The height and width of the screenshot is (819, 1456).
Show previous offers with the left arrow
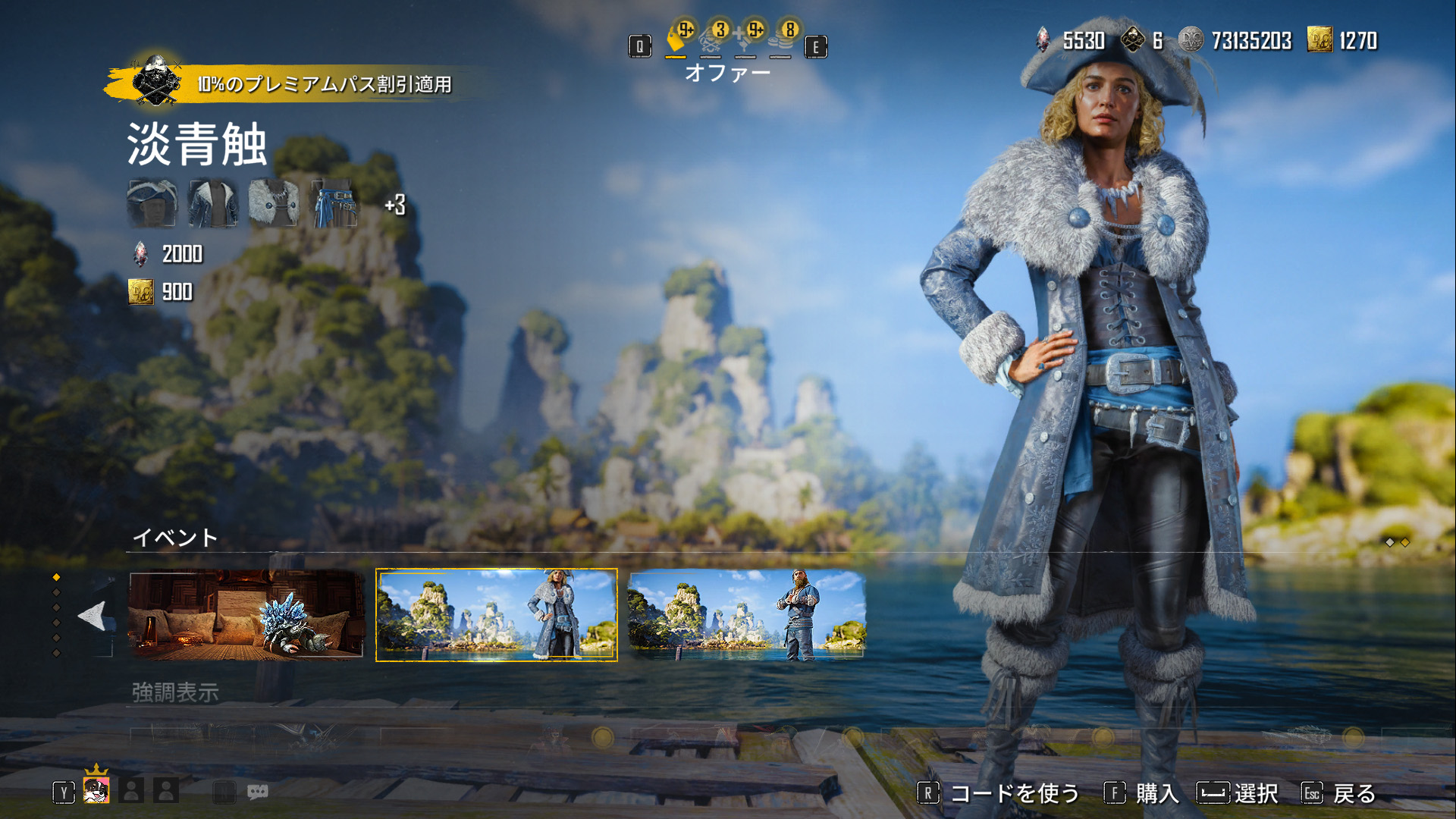tap(93, 616)
